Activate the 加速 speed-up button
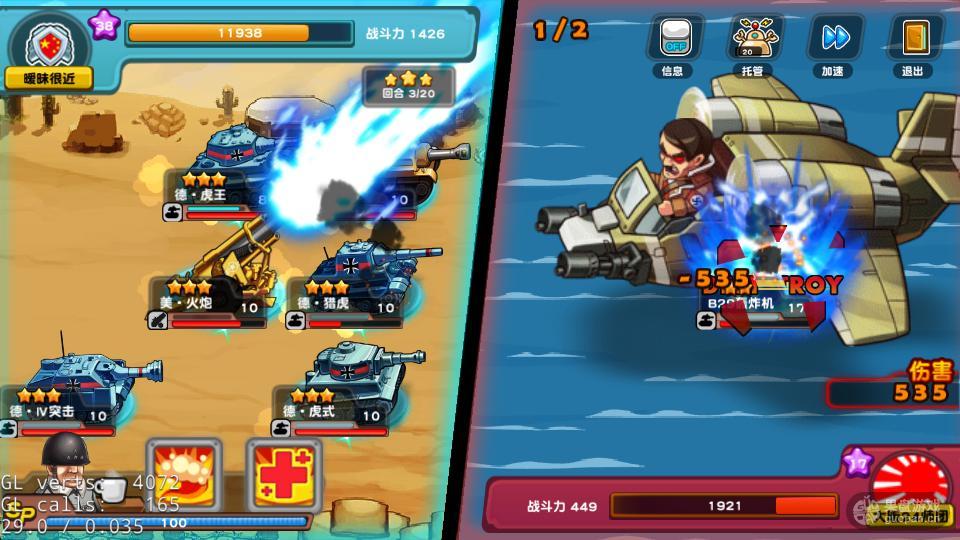Viewport: 960px width, 540px height. (x=833, y=39)
